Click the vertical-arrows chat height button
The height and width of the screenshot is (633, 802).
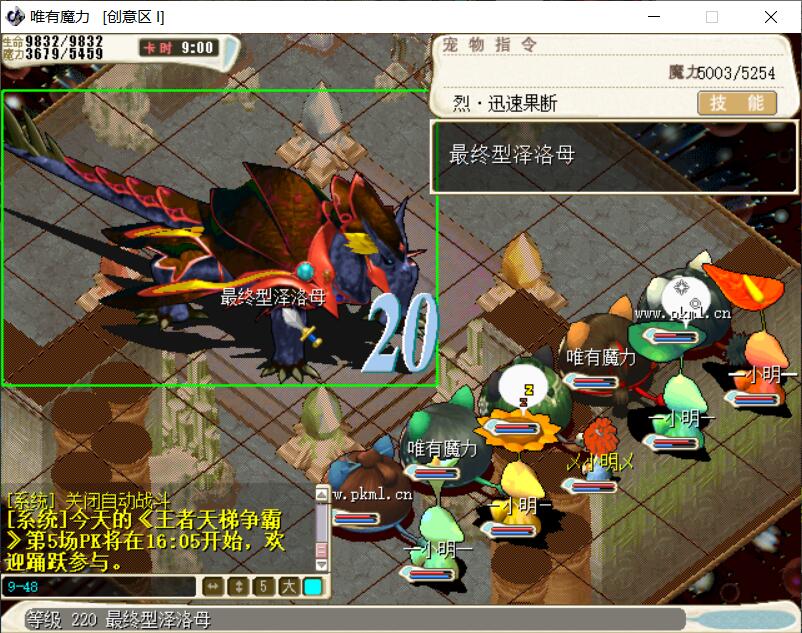pyautogui.click(x=238, y=587)
